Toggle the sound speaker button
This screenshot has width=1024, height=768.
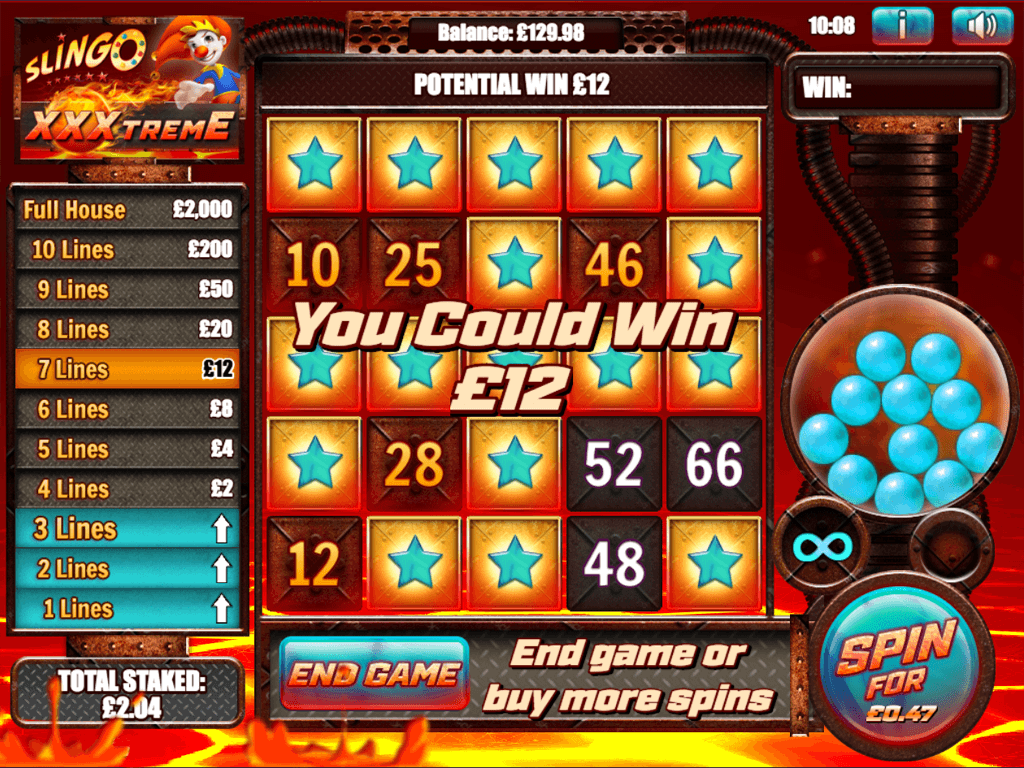click(x=982, y=26)
